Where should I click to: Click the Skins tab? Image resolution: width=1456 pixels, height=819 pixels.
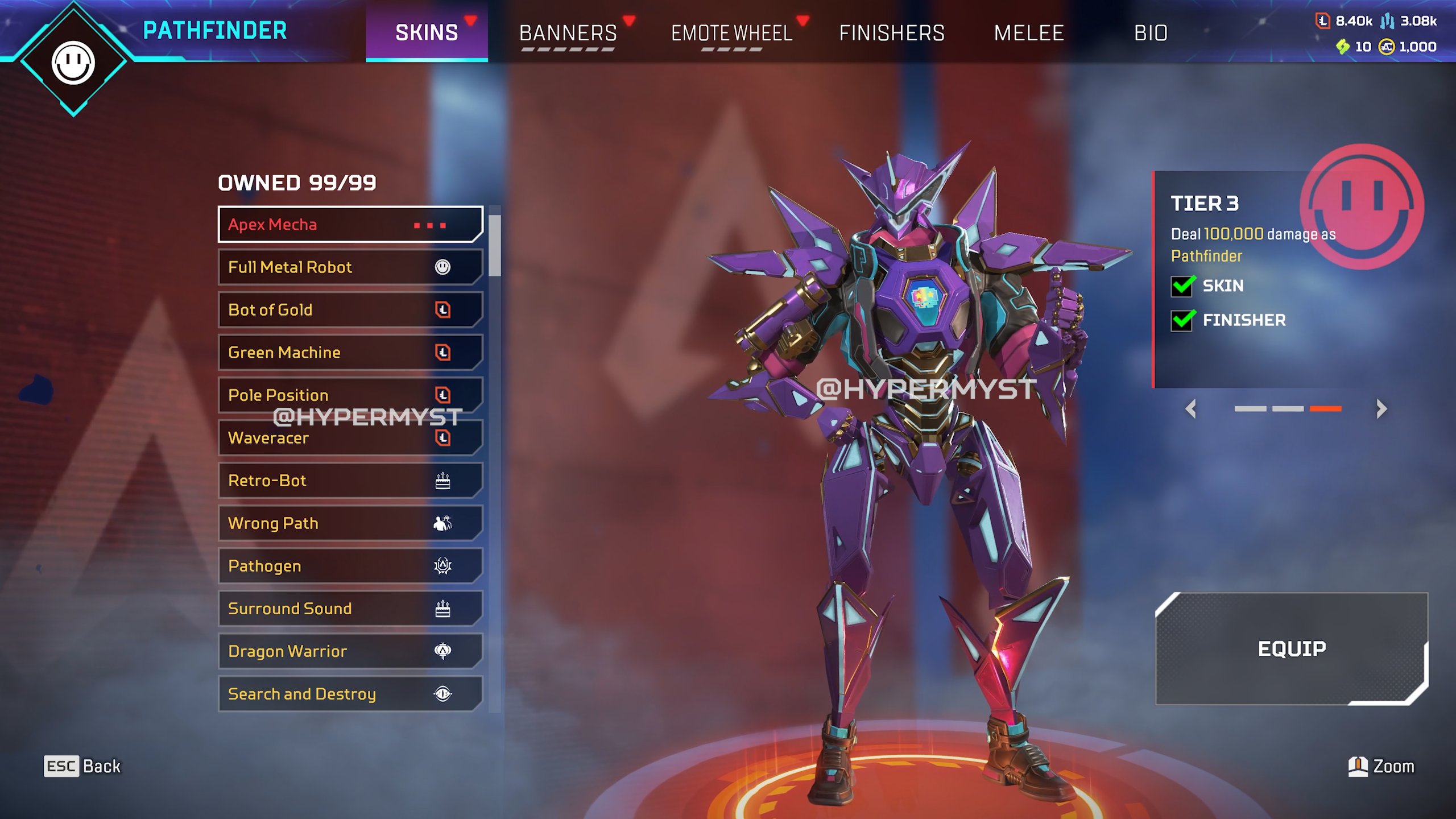[x=427, y=33]
